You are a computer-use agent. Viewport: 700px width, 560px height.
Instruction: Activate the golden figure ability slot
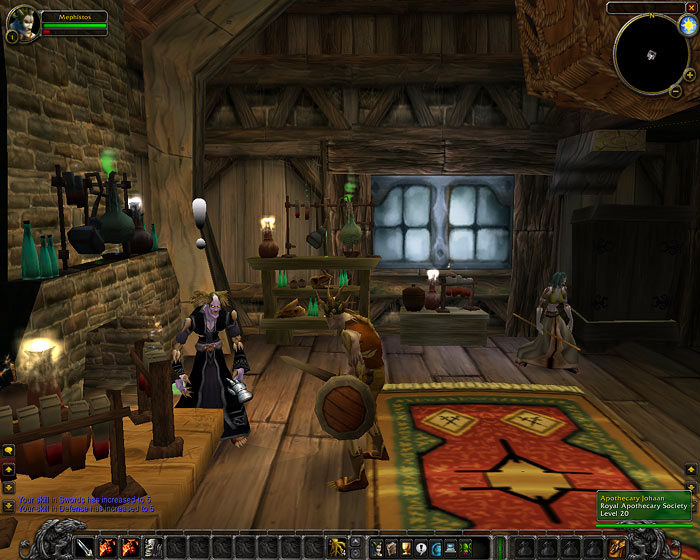click(339, 547)
